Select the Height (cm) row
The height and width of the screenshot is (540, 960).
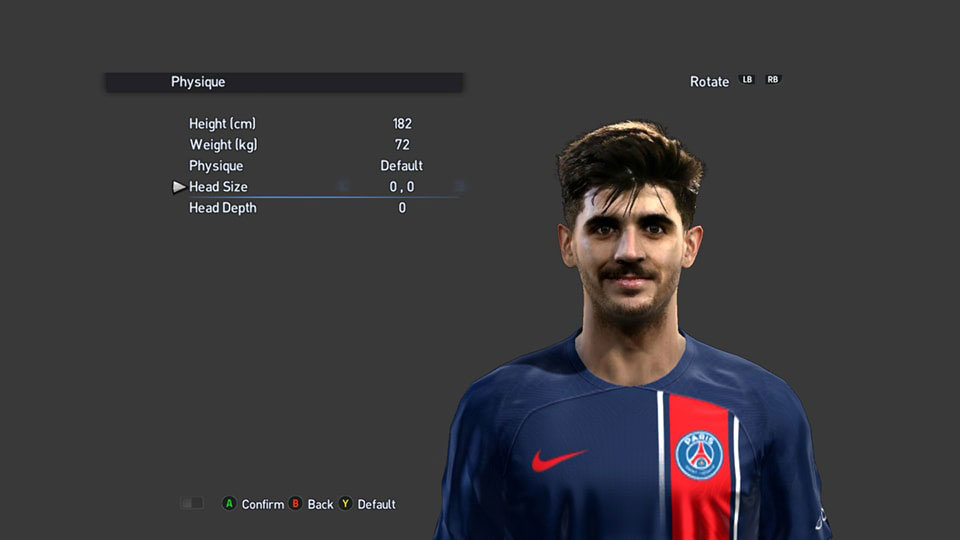(x=222, y=124)
